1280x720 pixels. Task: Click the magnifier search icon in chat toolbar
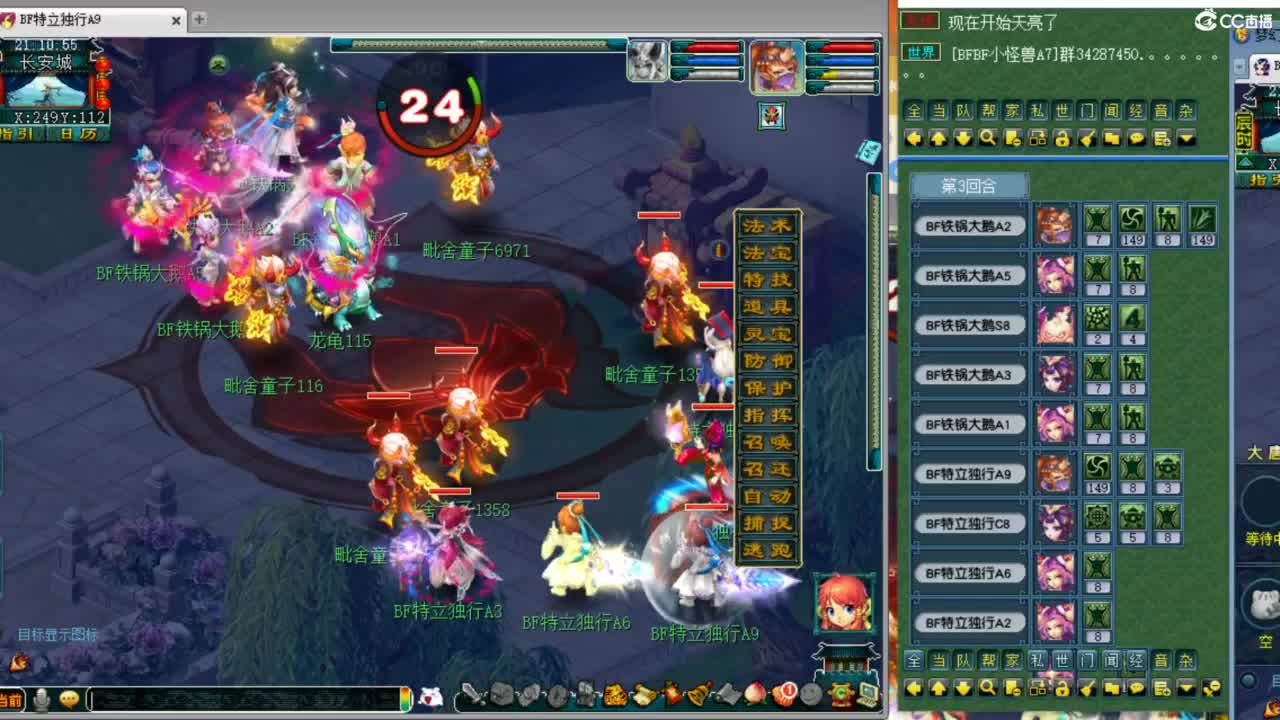click(x=987, y=140)
